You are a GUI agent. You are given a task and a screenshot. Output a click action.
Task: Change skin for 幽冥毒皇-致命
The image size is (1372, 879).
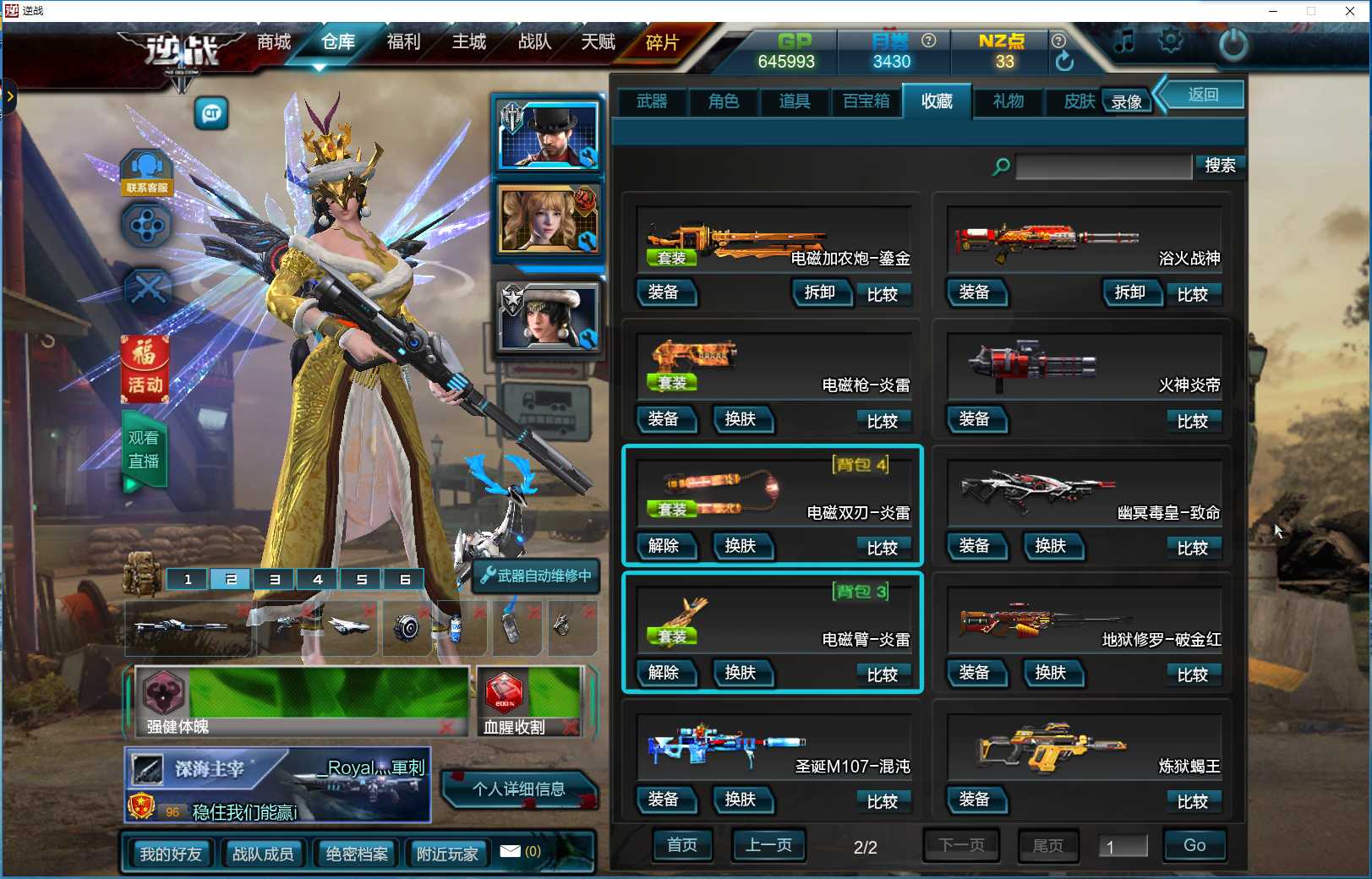tap(1051, 546)
